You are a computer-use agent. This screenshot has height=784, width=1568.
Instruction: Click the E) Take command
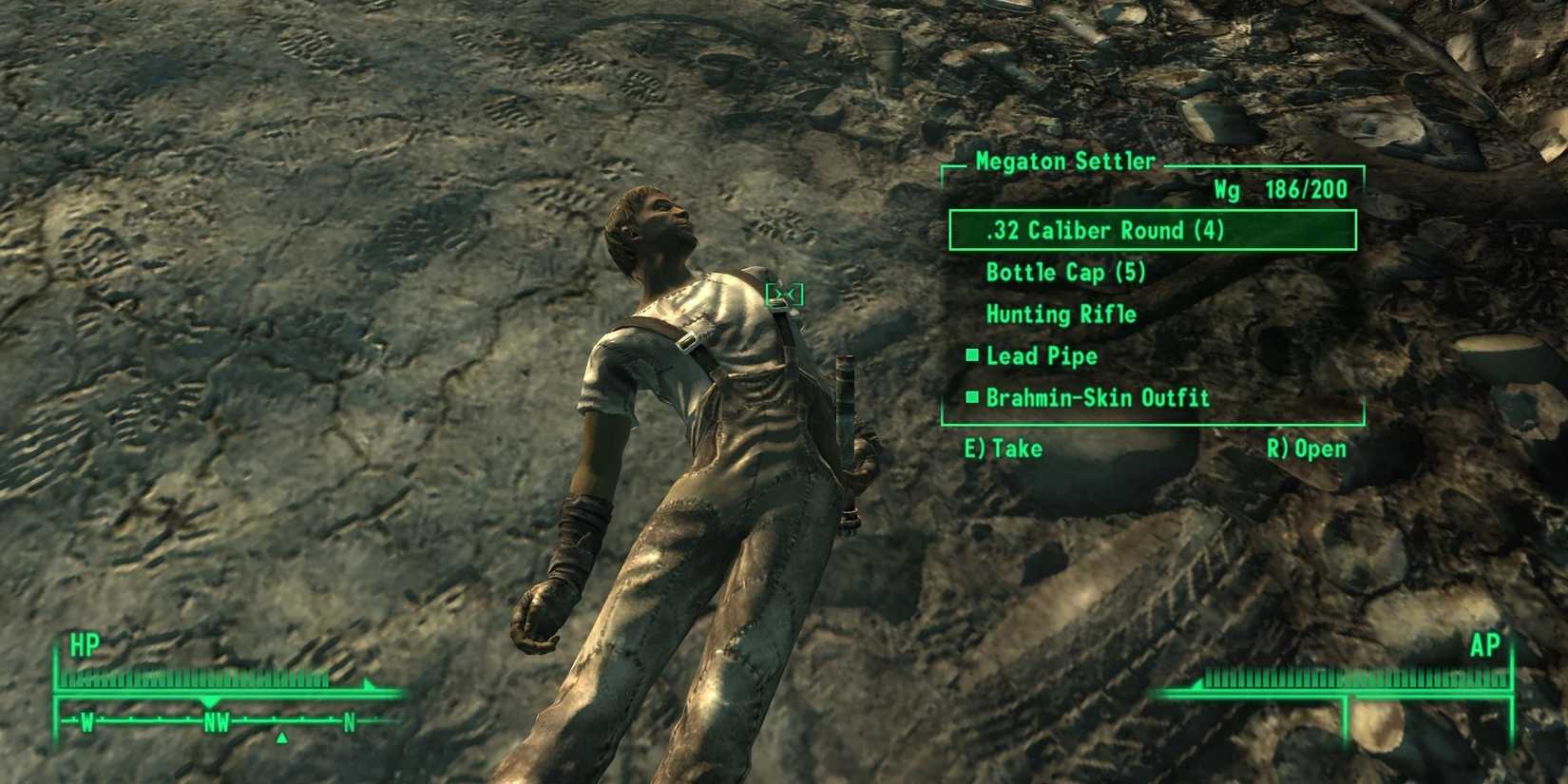[x=1002, y=448]
